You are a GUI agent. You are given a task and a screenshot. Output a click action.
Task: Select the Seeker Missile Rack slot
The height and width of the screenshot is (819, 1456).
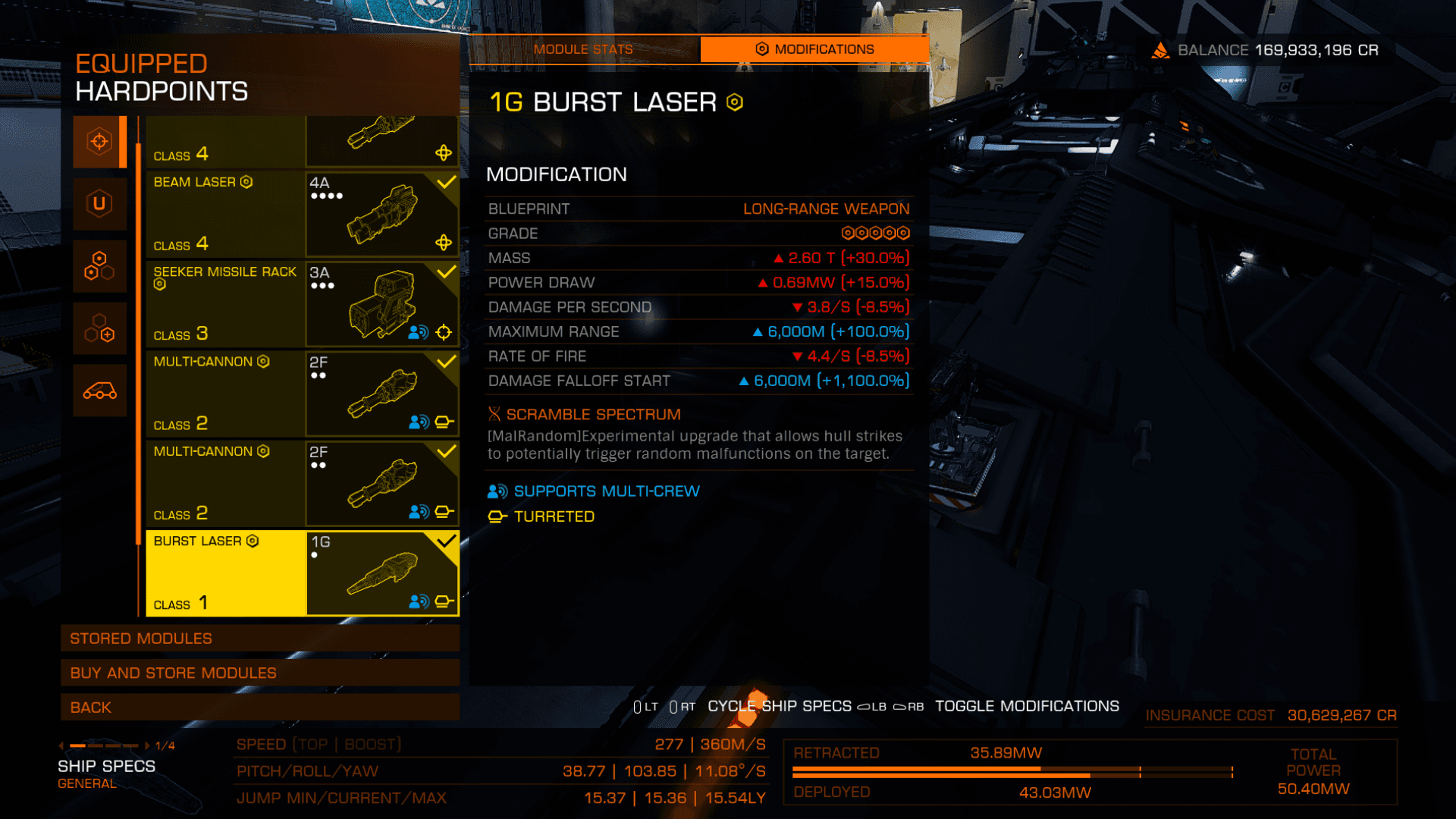click(302, 303)
